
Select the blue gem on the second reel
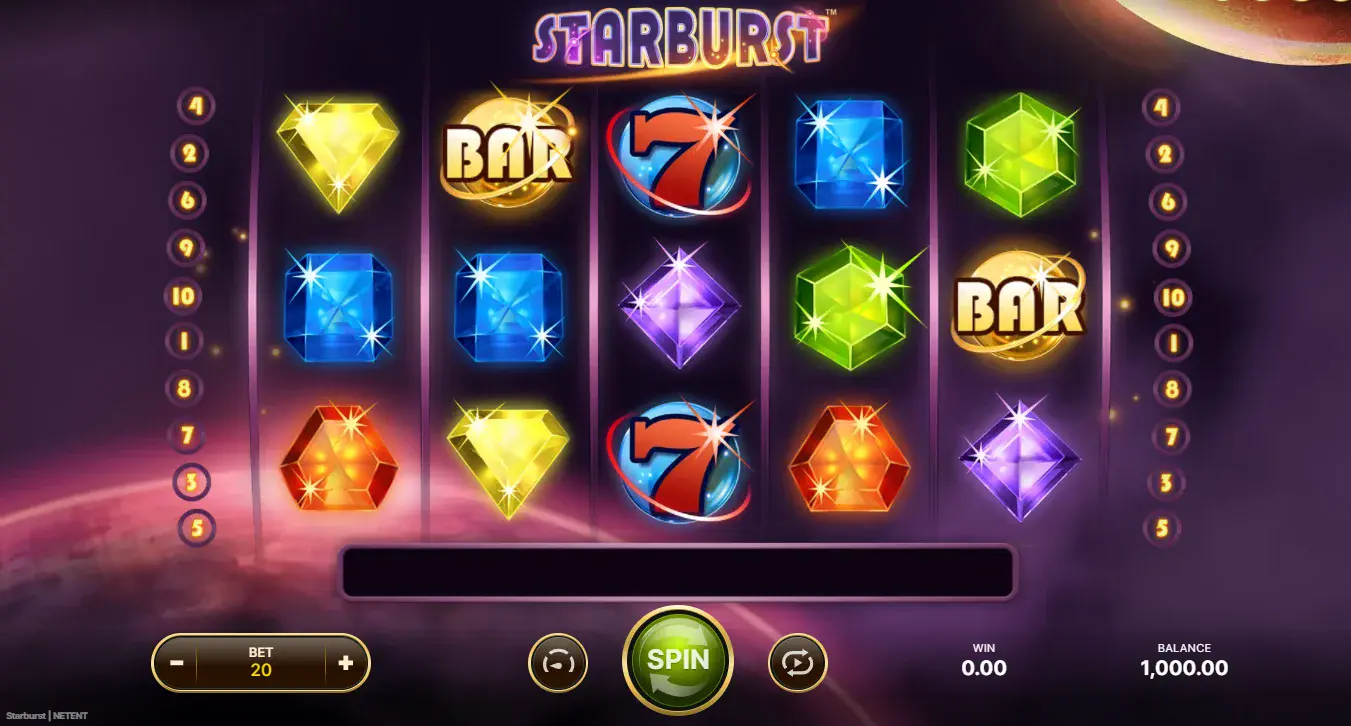(508, 310)
